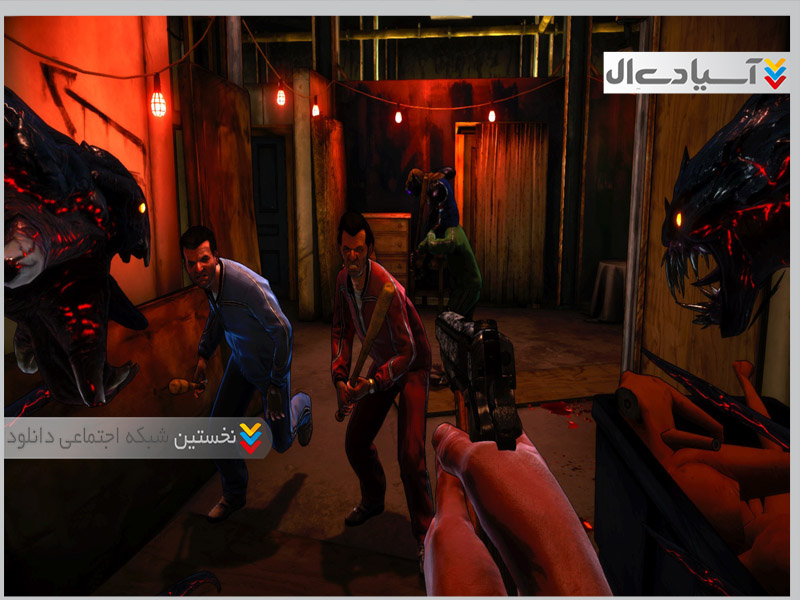
Task: Open the Persian download network banner
Action: (137, 438)
